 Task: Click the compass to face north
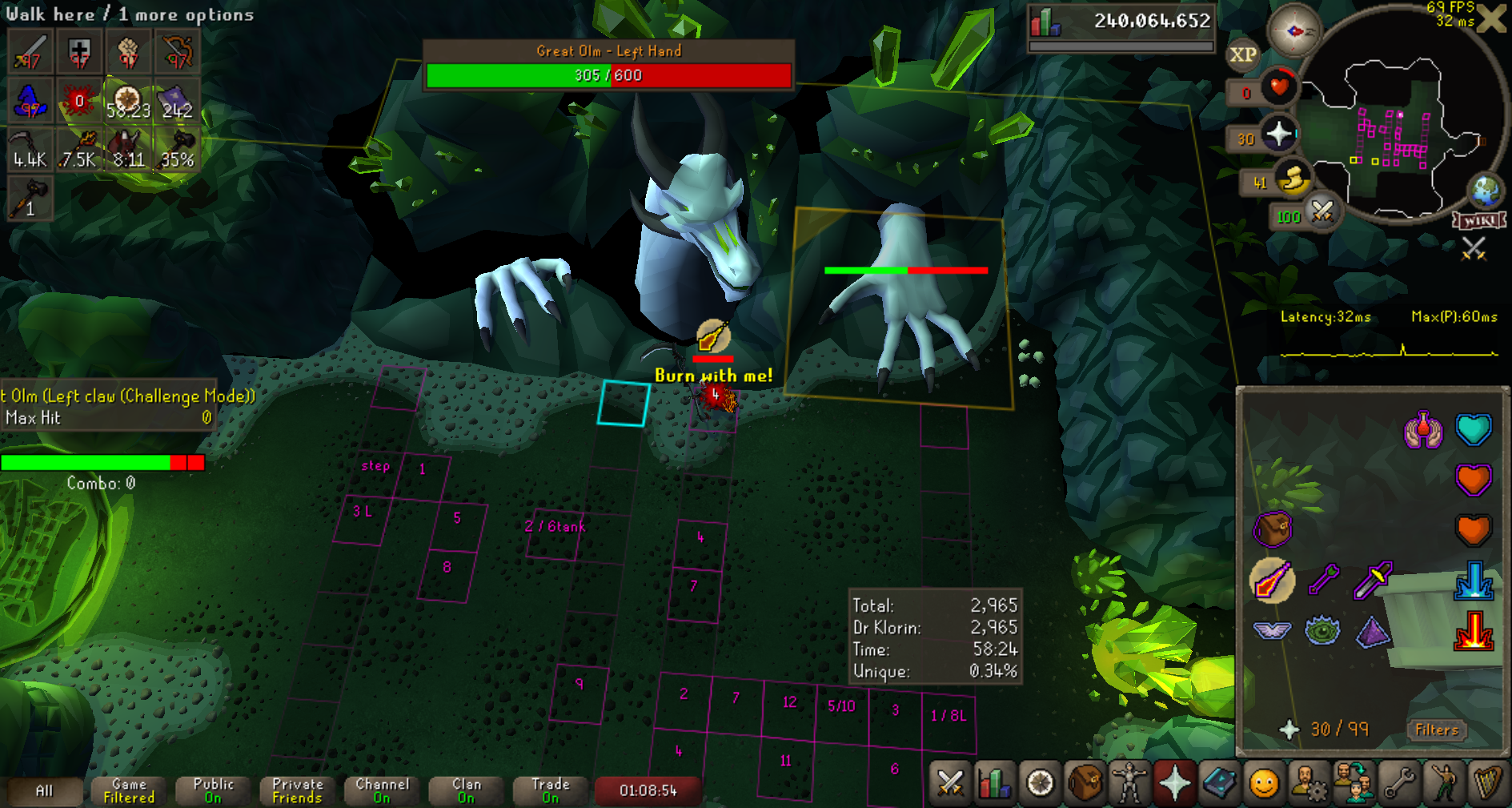click(x=1293, y=31)
